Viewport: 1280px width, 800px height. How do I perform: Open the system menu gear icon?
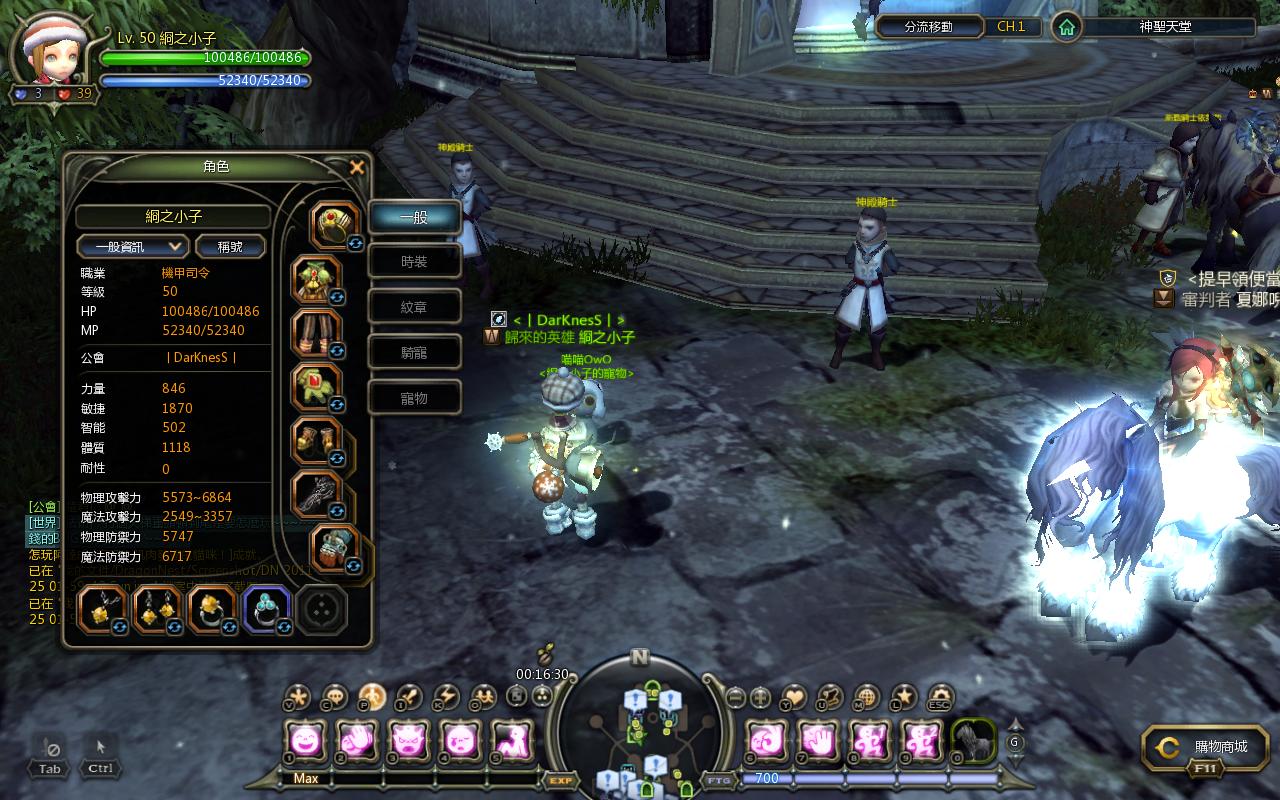[x=940, y=697]
